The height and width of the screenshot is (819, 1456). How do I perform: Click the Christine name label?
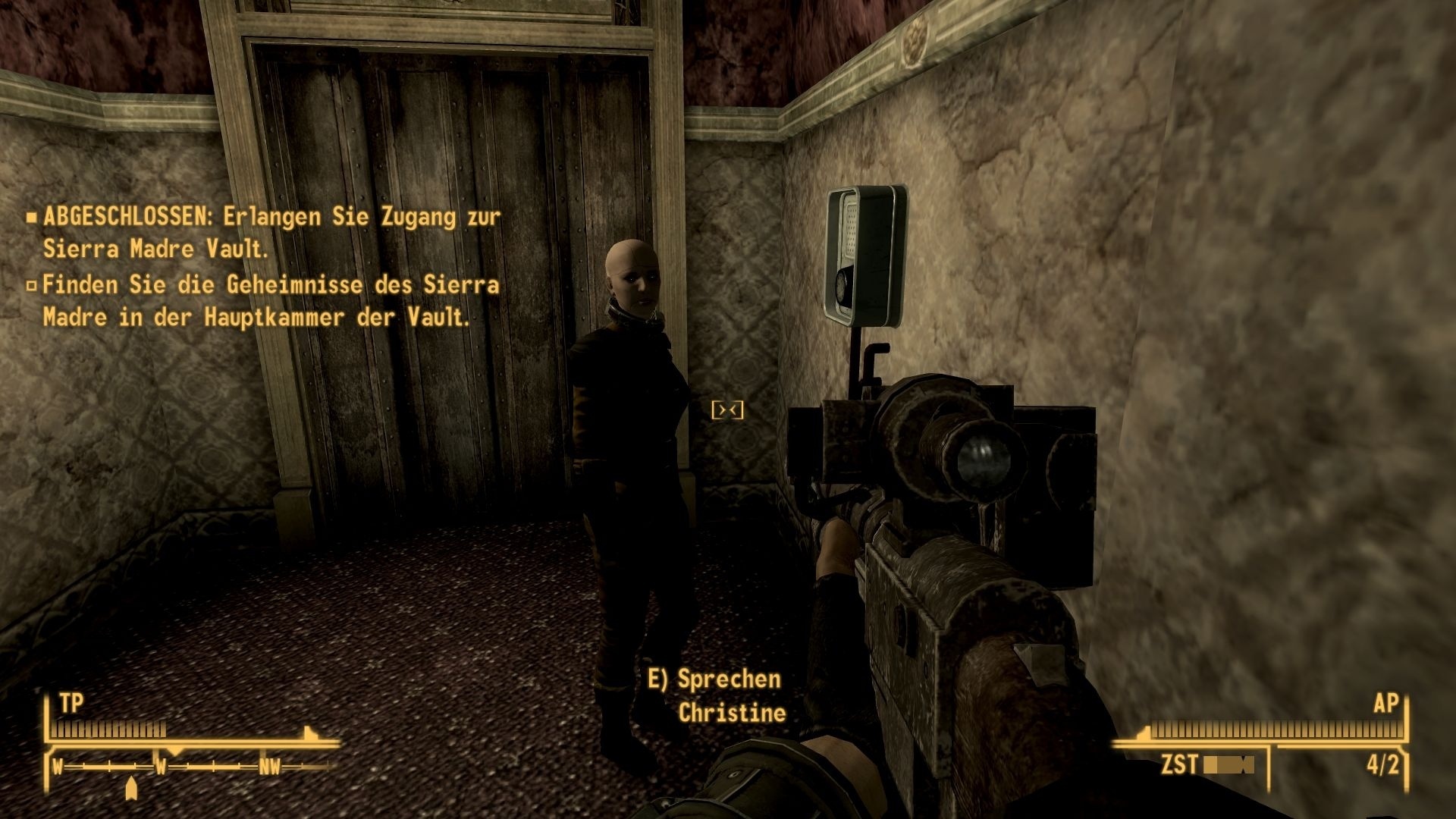733,713
